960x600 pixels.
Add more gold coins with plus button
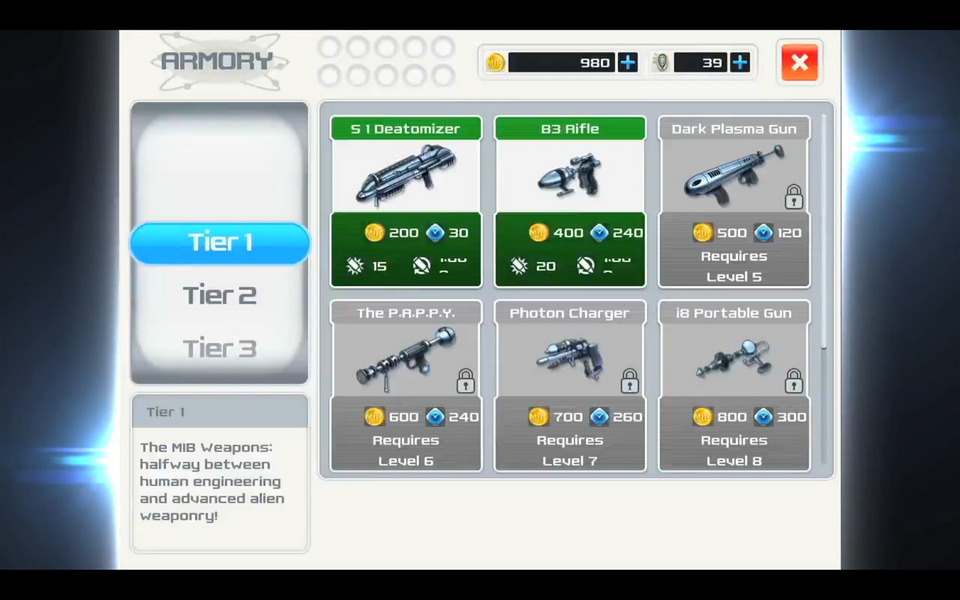coord(627,63)
